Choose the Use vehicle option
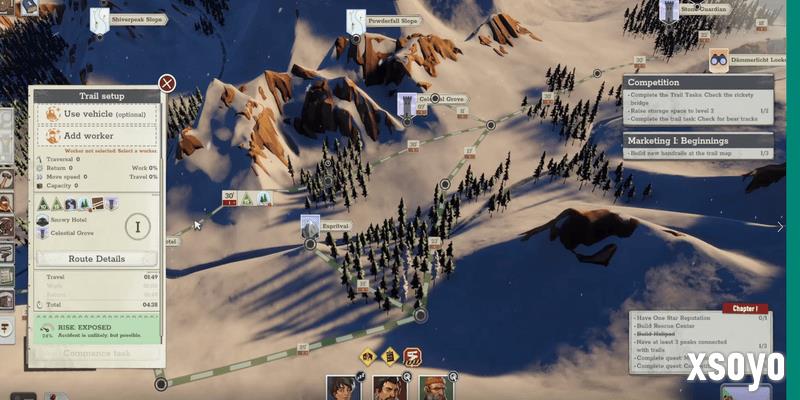800x400 pixels. [x=98, y=115]
